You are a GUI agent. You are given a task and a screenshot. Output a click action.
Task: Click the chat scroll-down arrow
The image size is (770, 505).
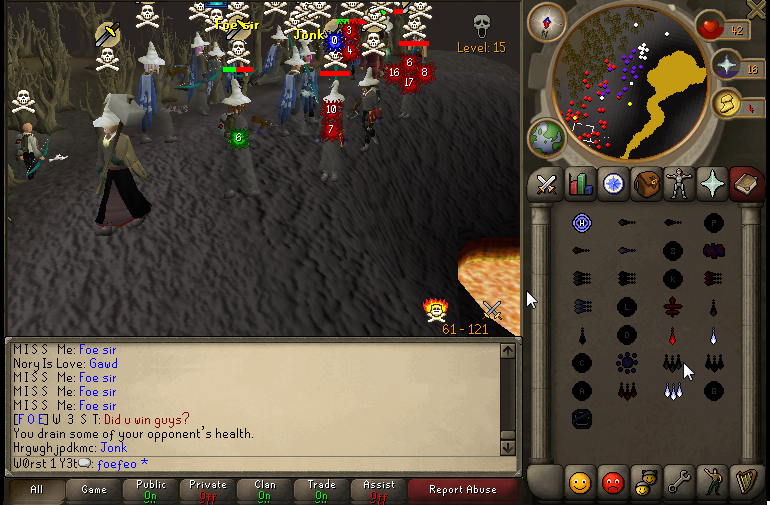click(x=507, y=447)
